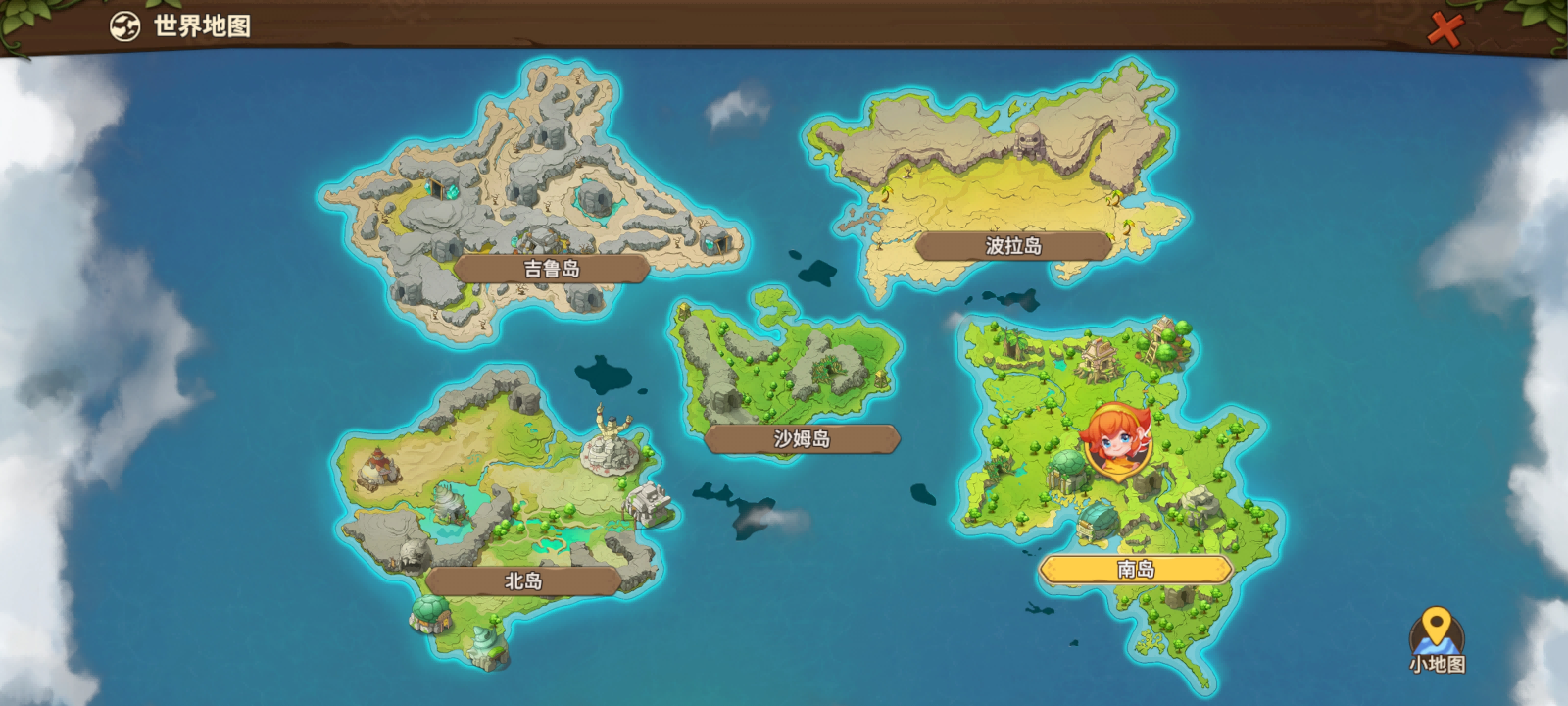Close the world map with the red X
Screen dimensions: 1568x706
[1443, 29]
